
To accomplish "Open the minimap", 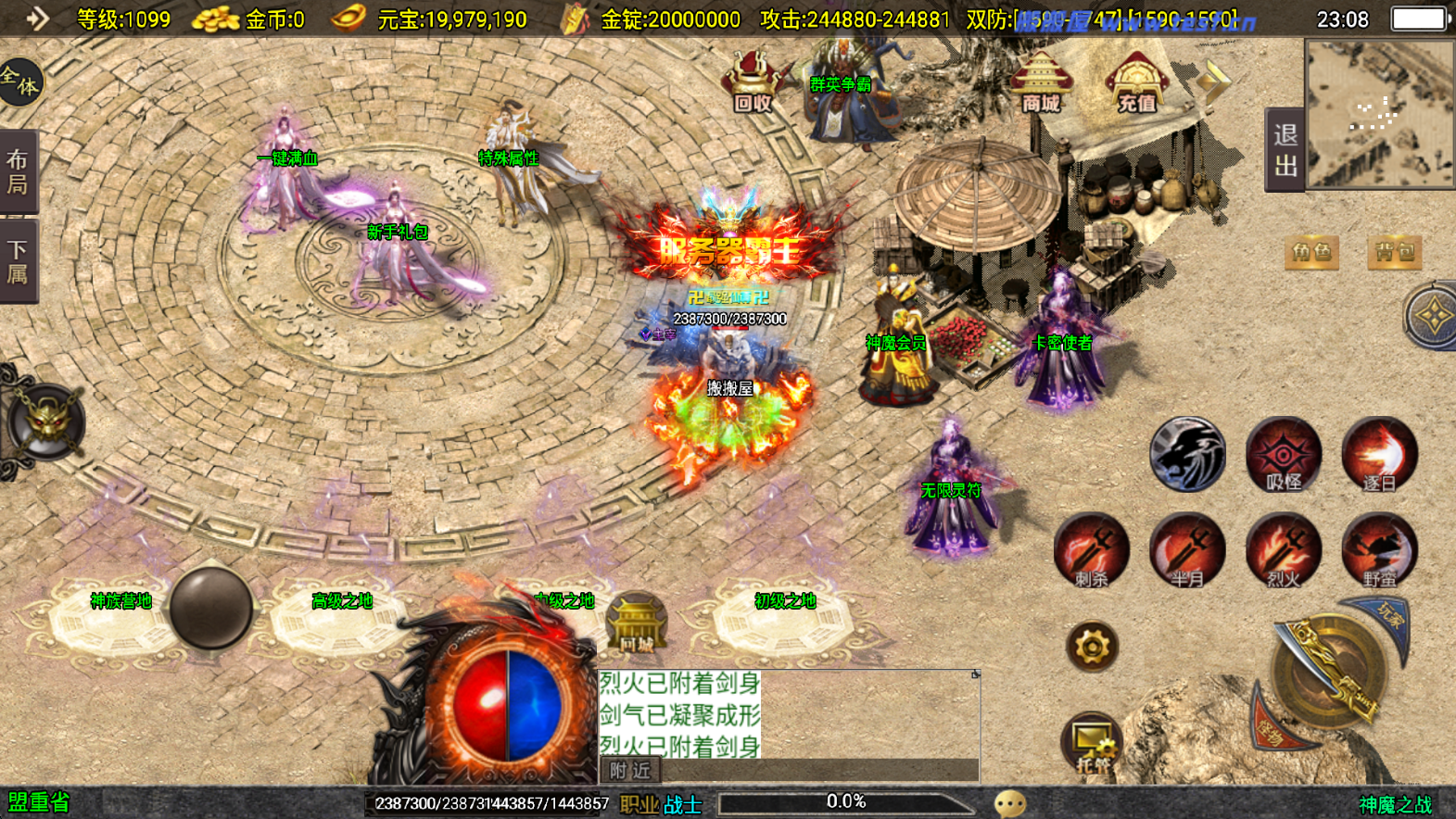I will (x=1379, y=113).
